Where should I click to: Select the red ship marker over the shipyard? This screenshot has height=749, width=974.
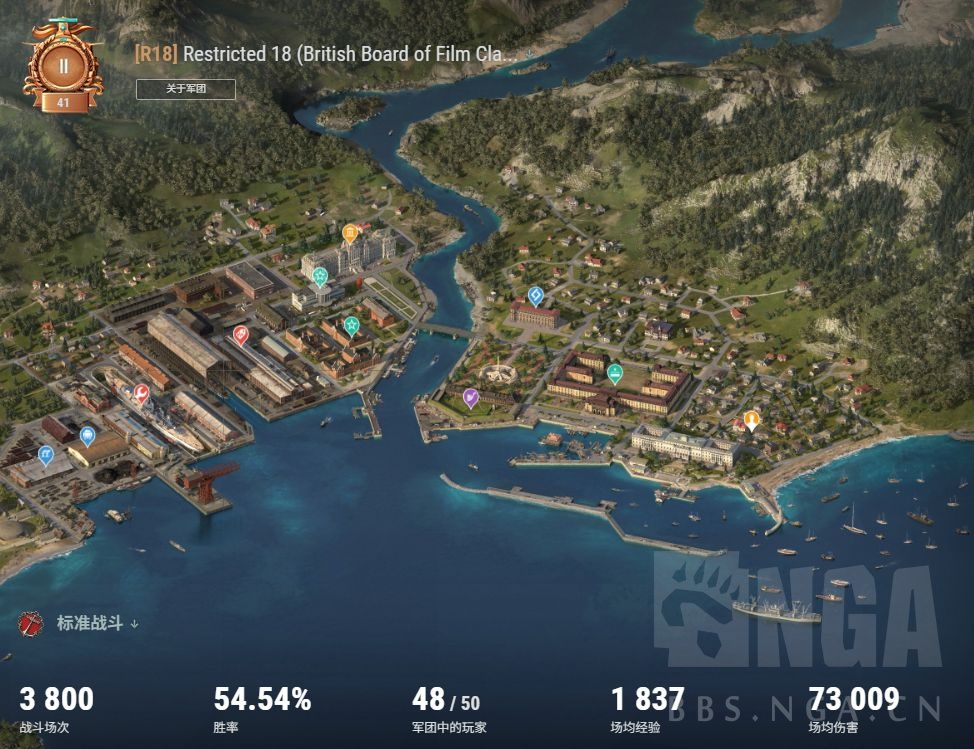[x=241, y=334]
